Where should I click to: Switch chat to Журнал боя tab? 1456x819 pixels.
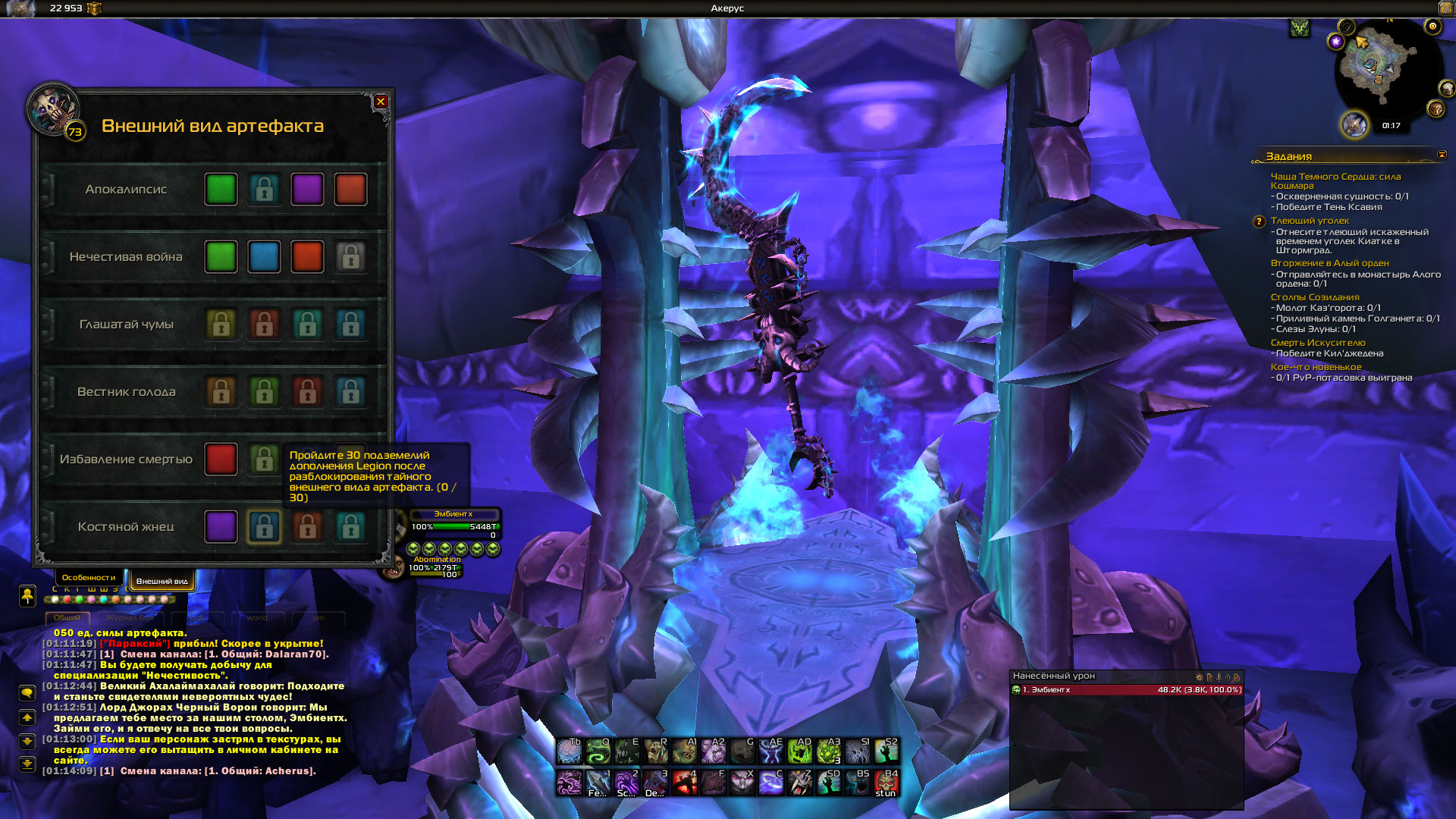pos(130,618)
